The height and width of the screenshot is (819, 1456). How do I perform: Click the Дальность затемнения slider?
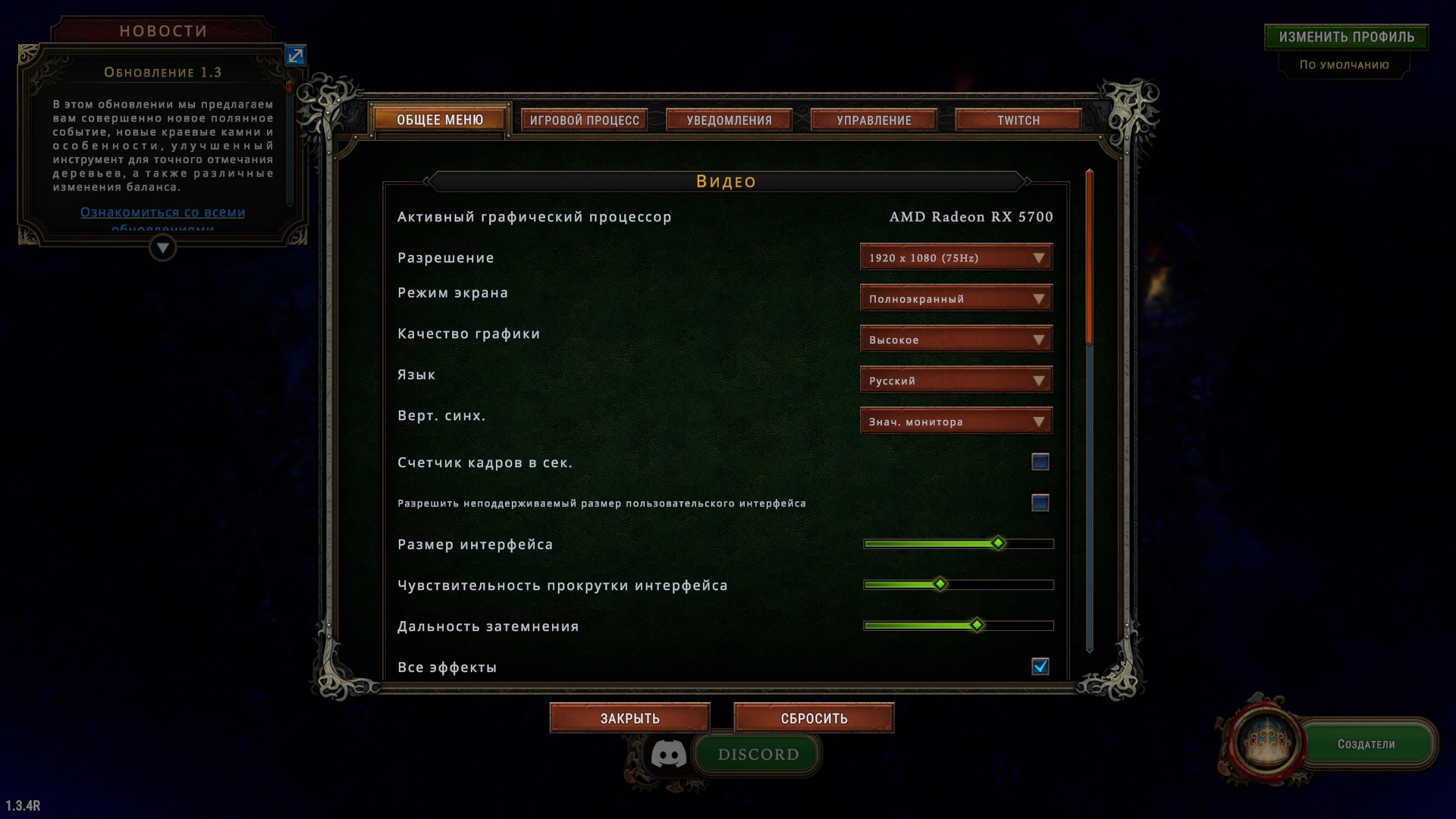pos(977,626)
